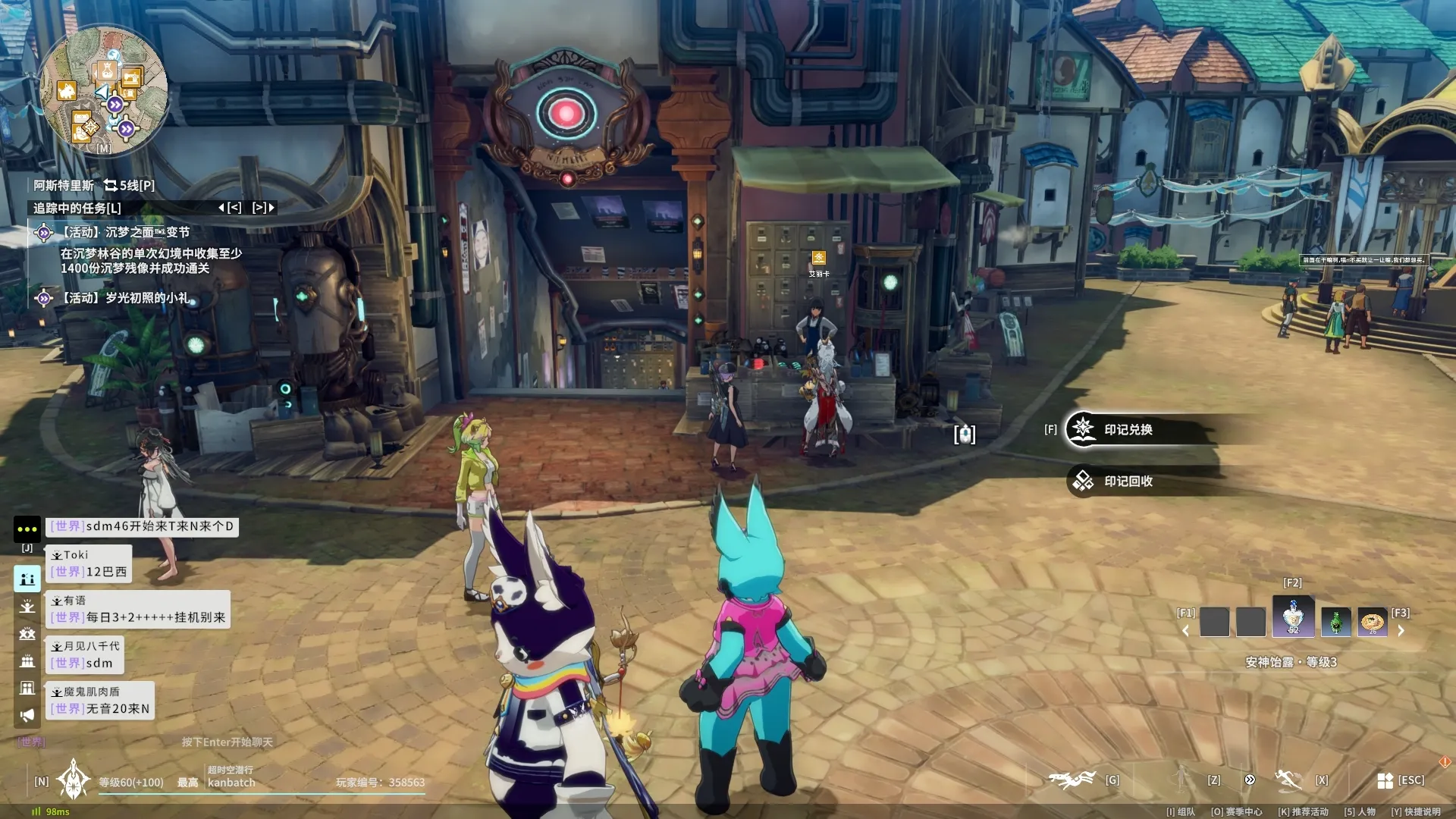Switch to megaphone chat channel tab

(x=27, y=715)
